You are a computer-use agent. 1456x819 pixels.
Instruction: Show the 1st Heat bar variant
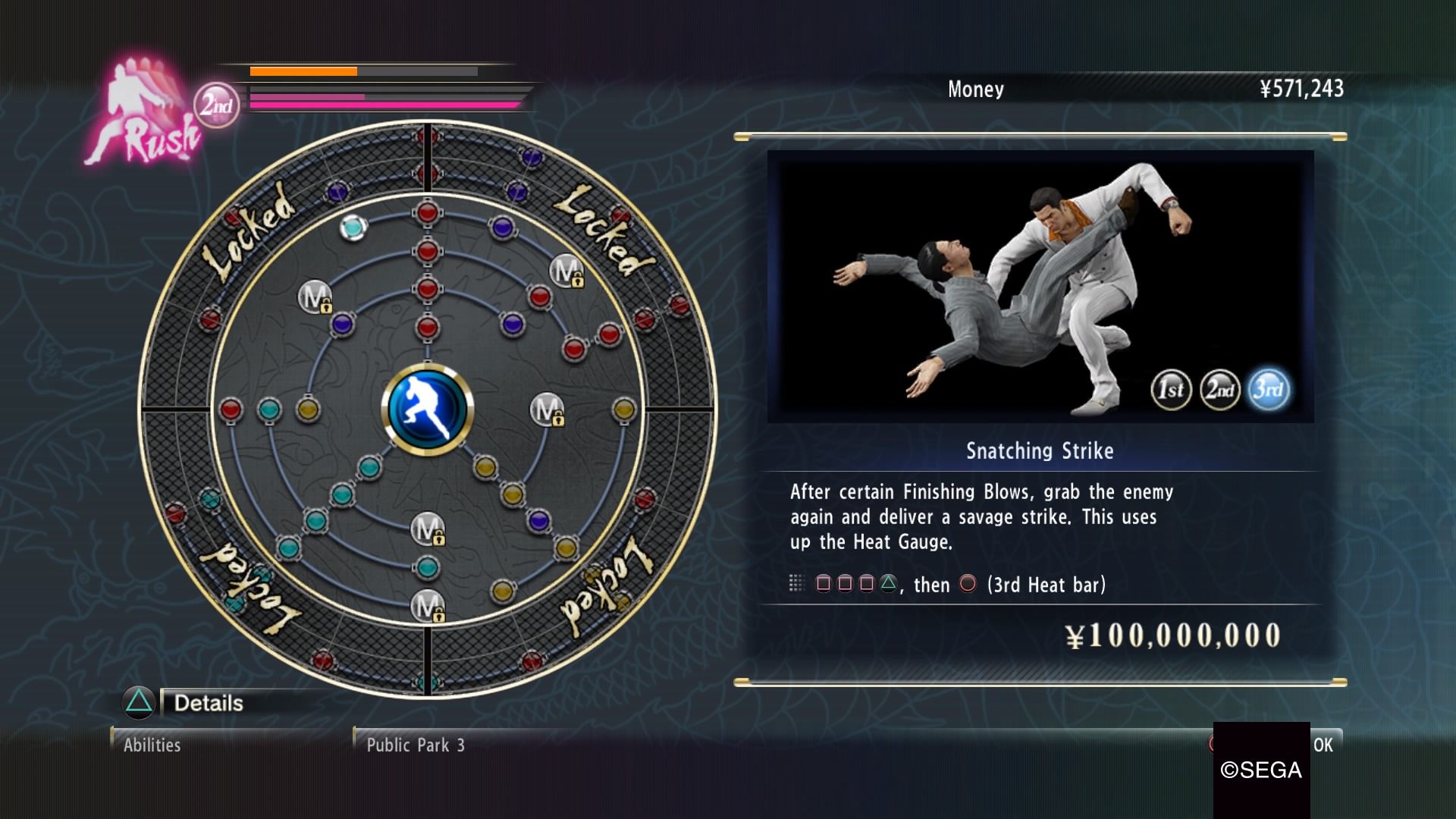[x=1171, y=390]
